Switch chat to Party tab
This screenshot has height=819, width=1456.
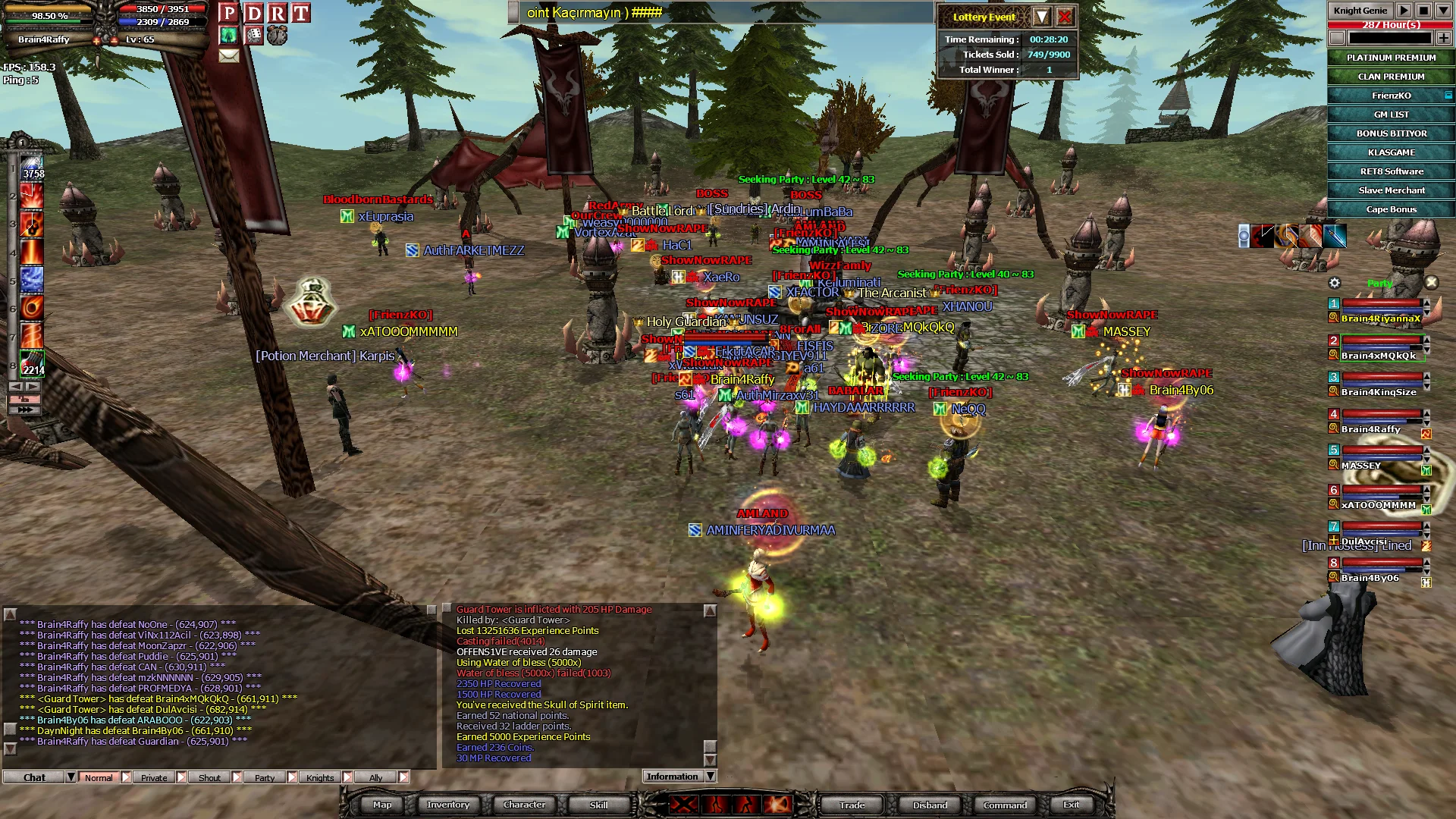coord(265,777)
